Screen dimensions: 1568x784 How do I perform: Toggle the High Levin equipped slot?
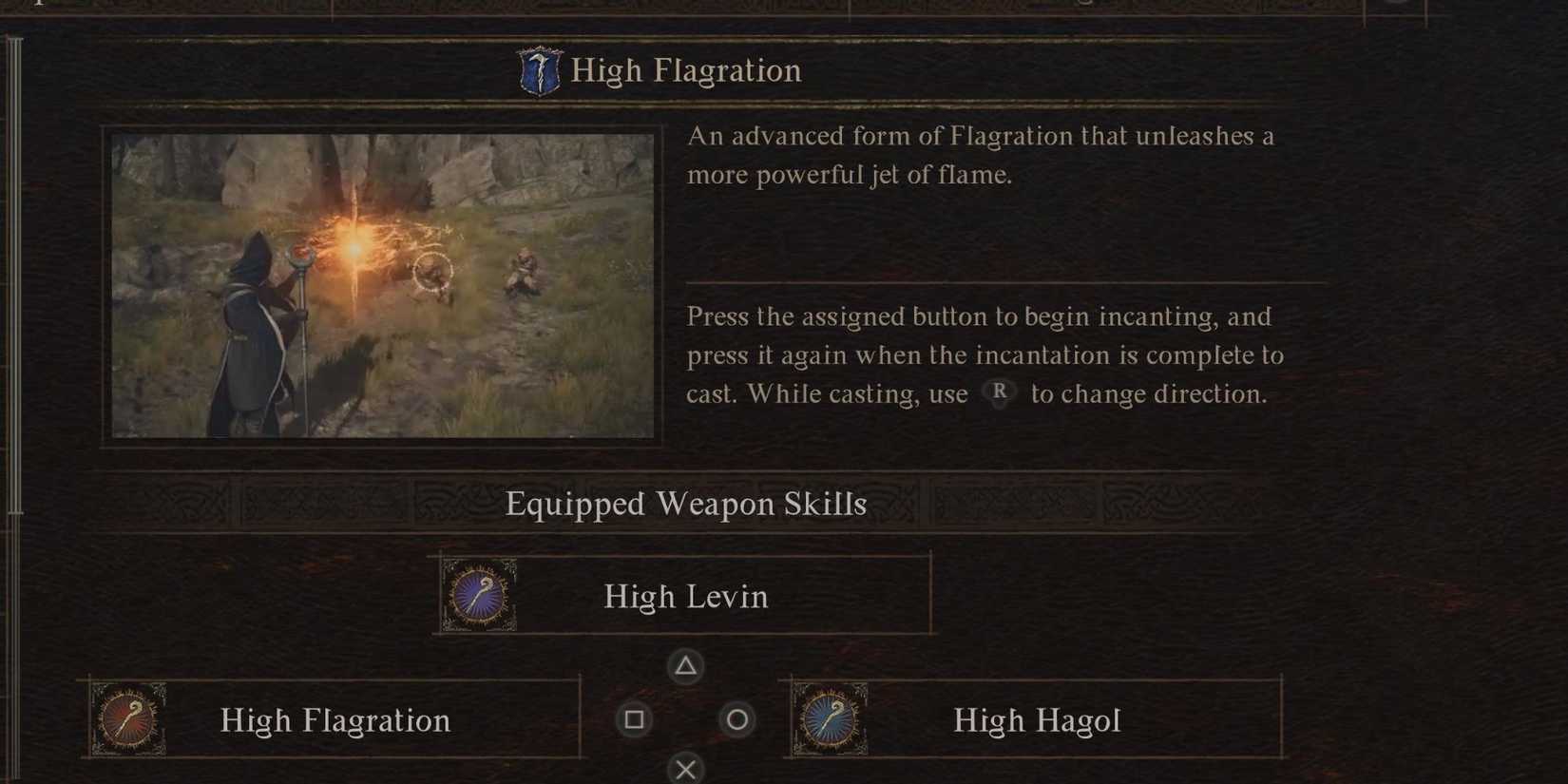685,596
